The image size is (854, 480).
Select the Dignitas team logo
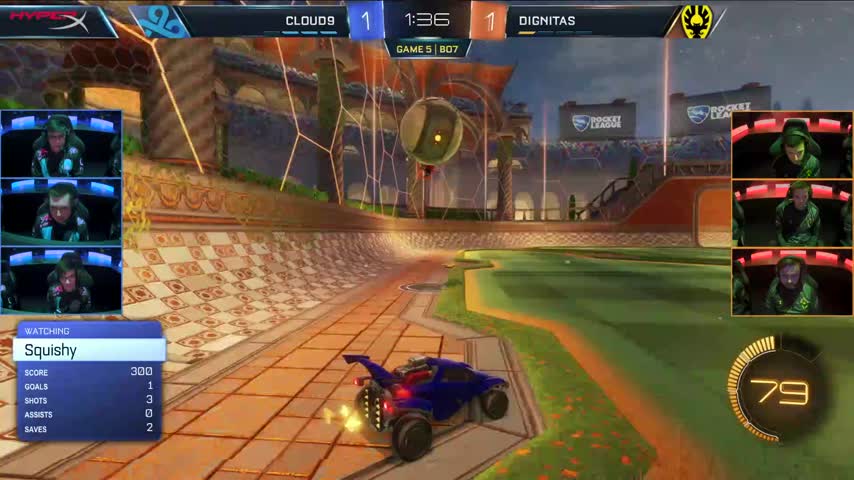(x=695, y=20)
